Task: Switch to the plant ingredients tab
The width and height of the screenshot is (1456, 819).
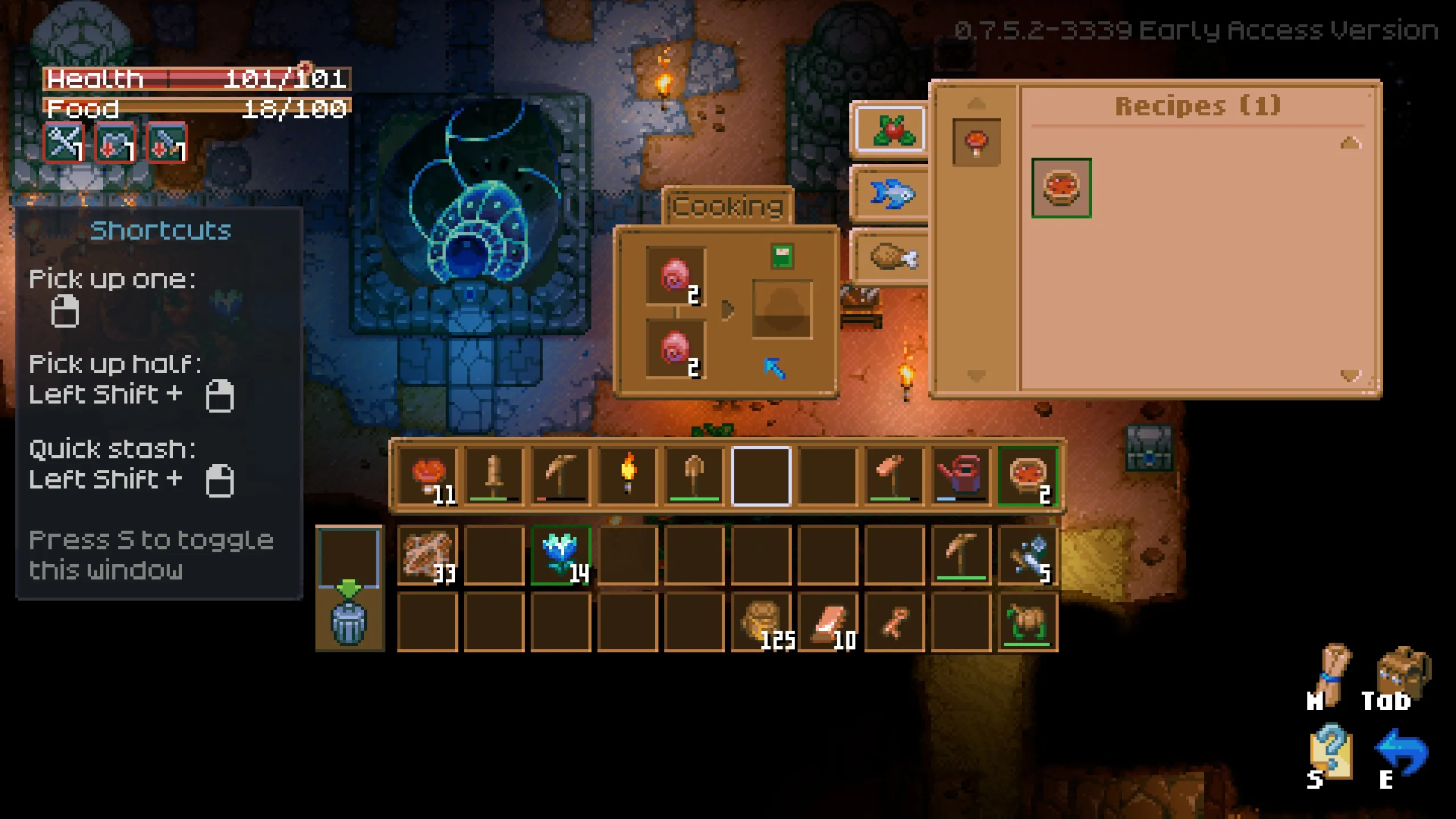Action: [x=891, y=130]
